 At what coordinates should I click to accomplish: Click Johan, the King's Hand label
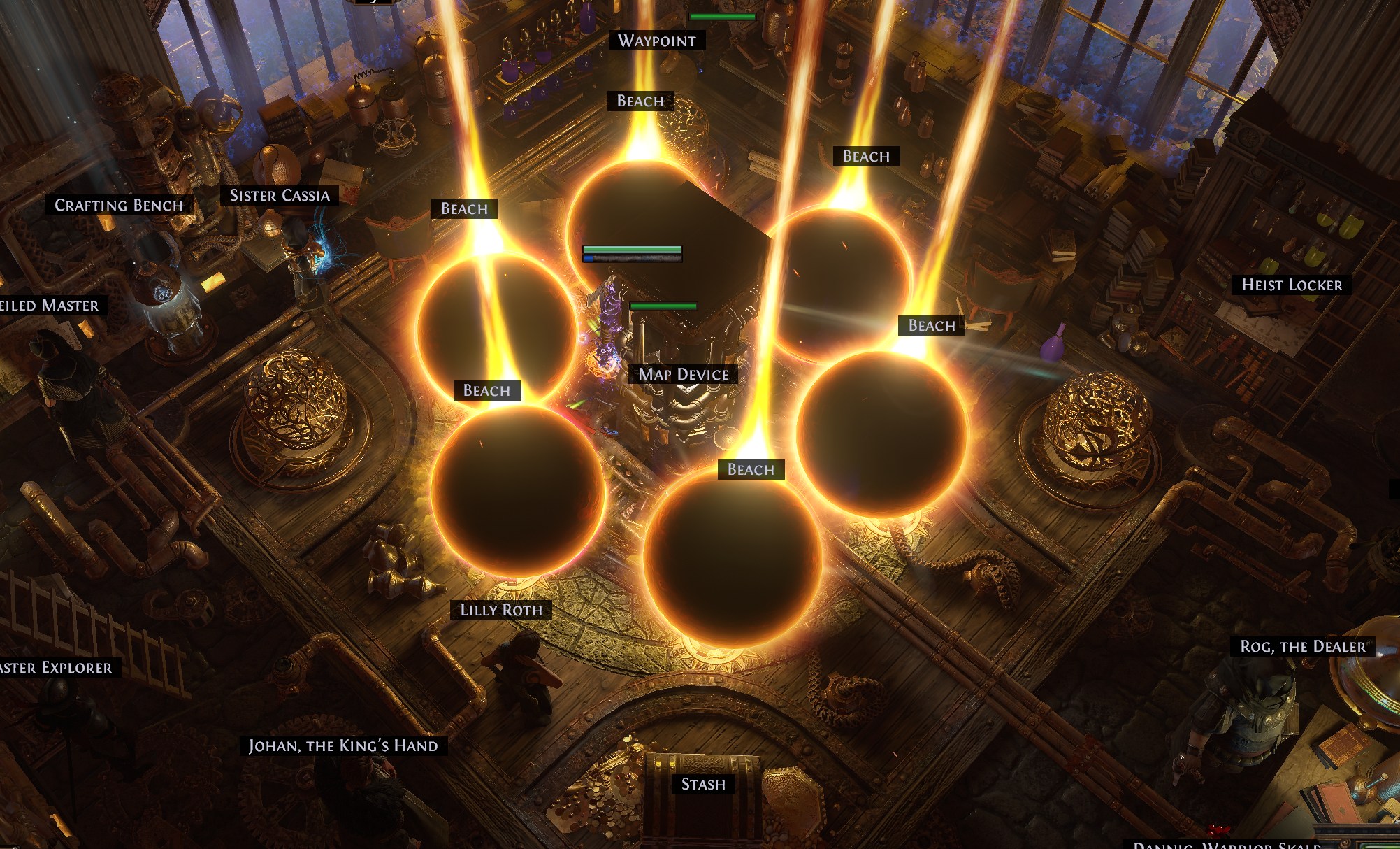343,746
